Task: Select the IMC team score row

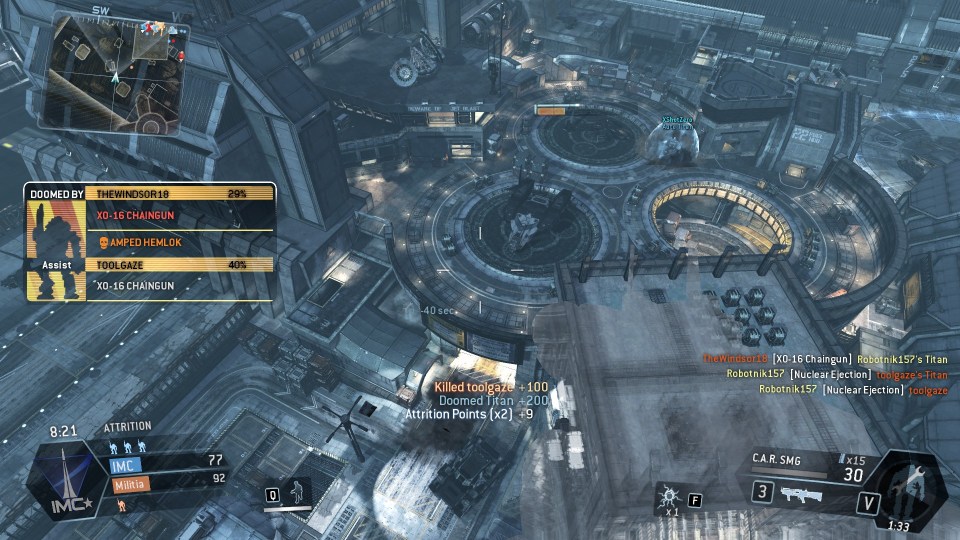Action: tap(166, 461)
